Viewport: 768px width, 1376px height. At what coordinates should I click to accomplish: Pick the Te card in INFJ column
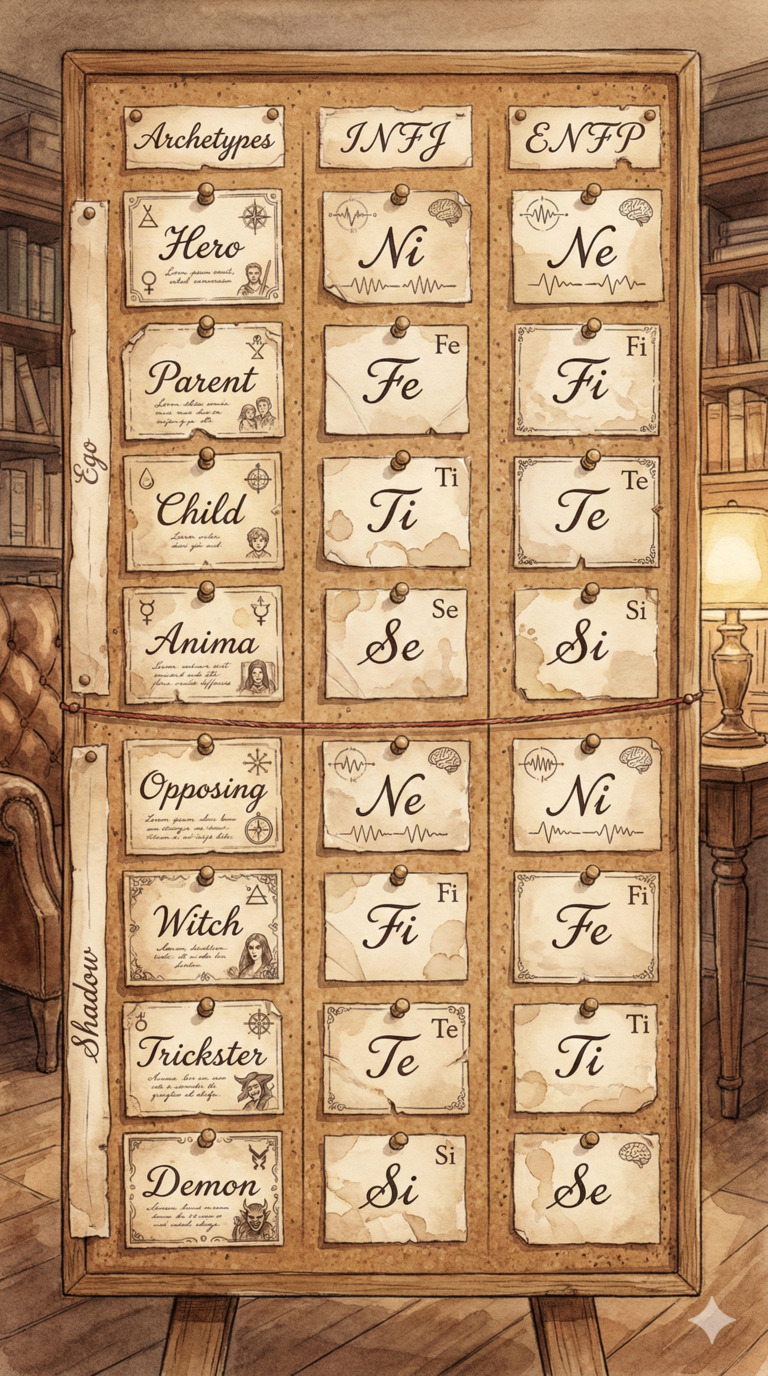(x=397, y=1058)
